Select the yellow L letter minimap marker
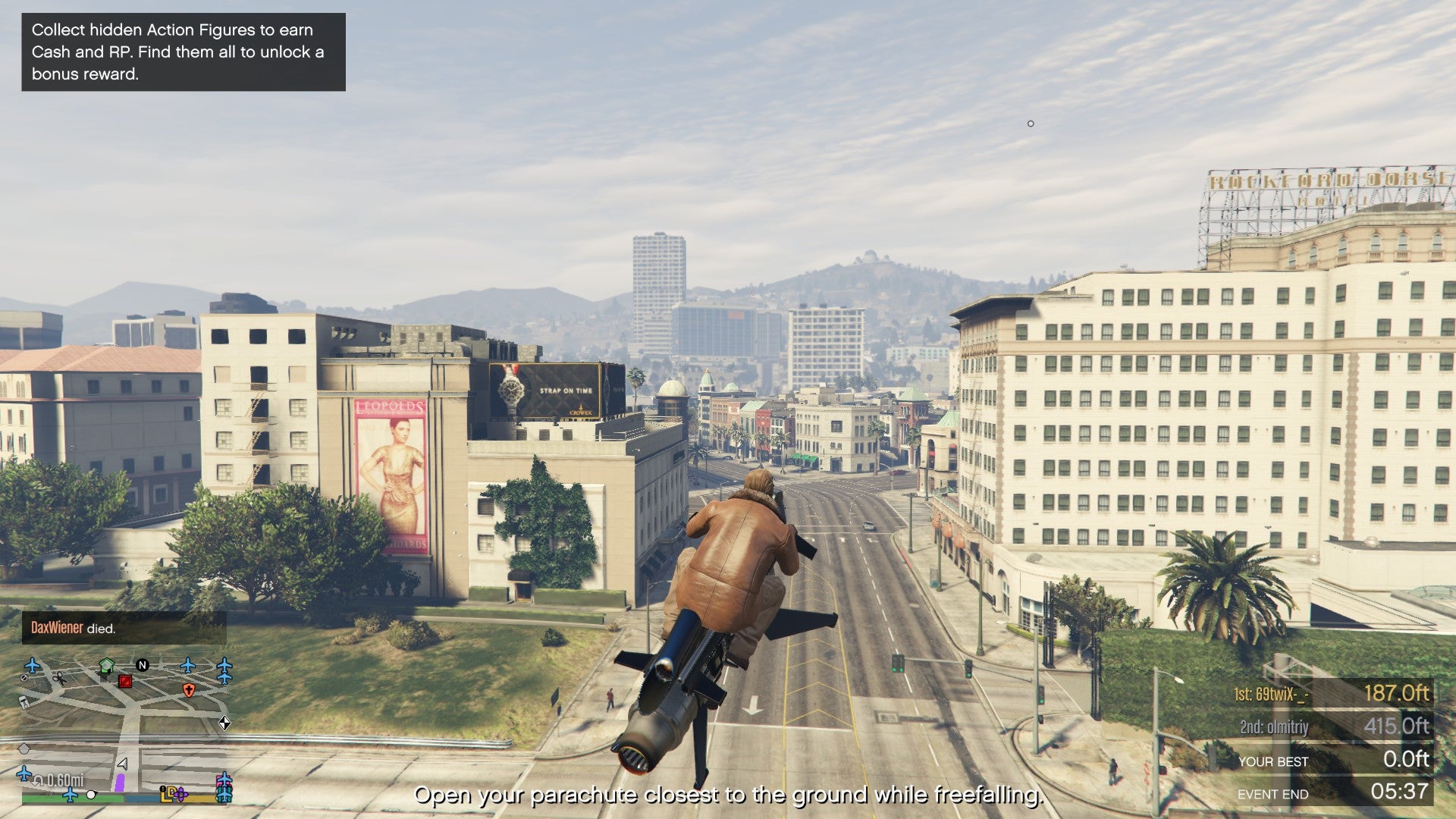The image size is (1456, 819). tap(165, 793)
